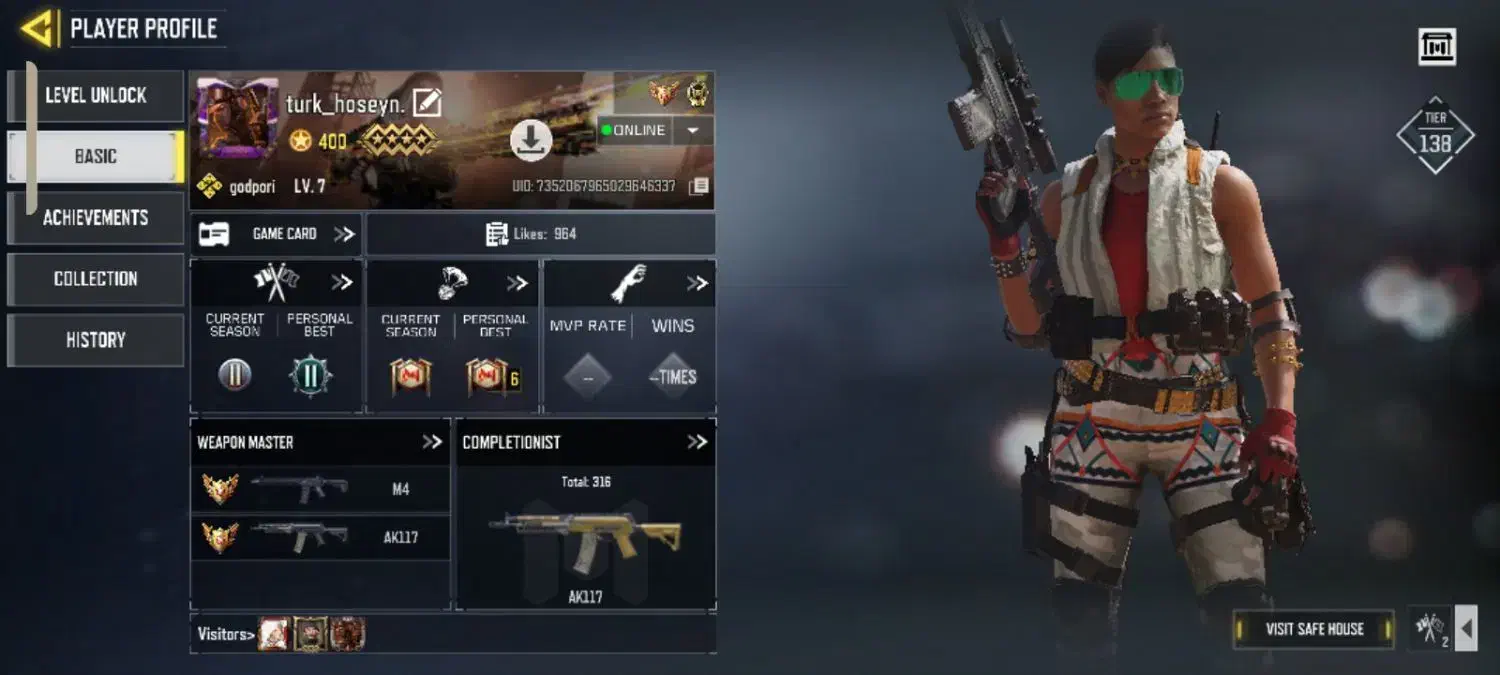Copy the player UID
The height and width of the screenshot is (675, 1500).
(700, 186)
